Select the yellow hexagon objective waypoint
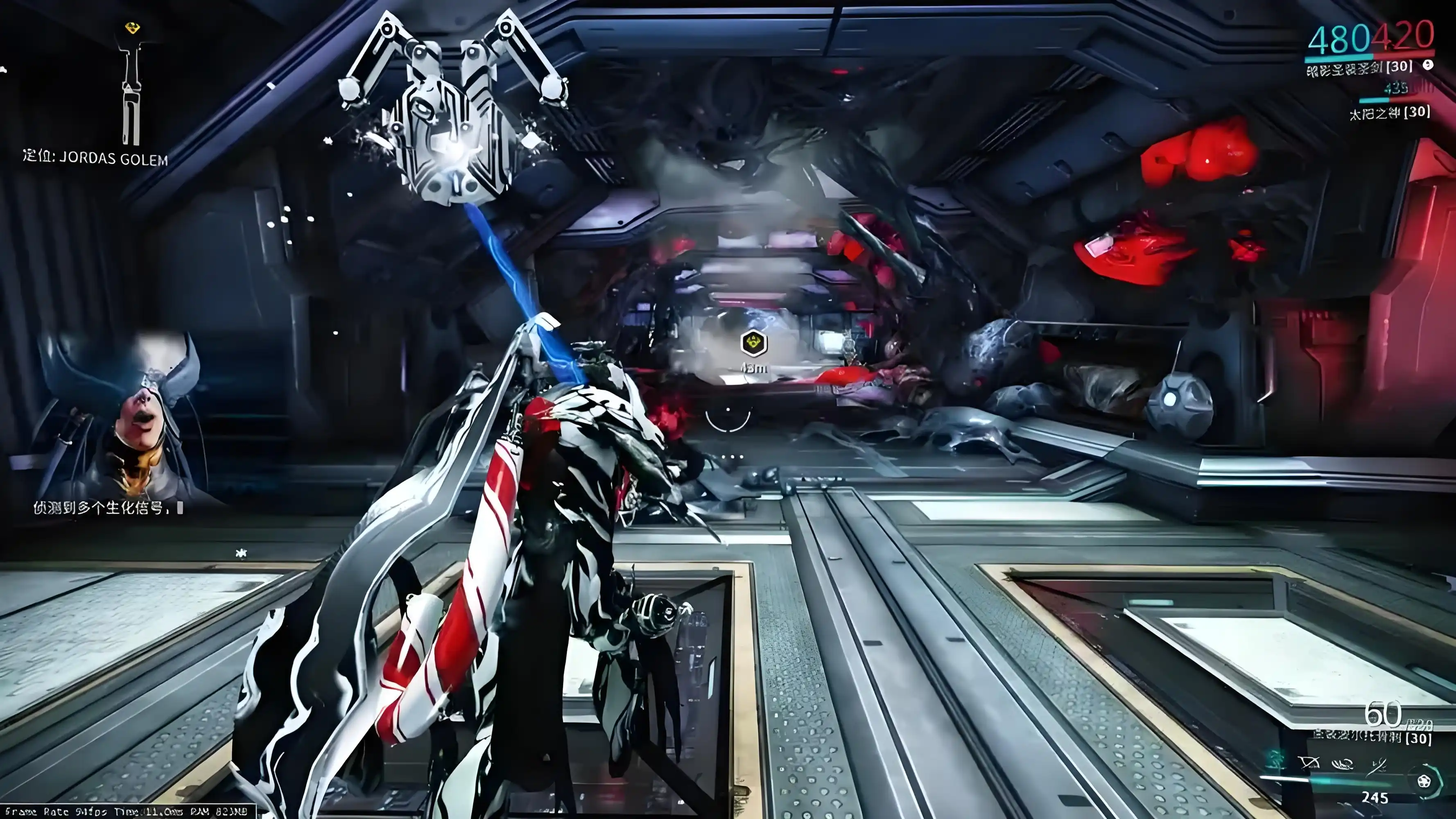Screen dimensions: 1456x819 pos(753,342)
